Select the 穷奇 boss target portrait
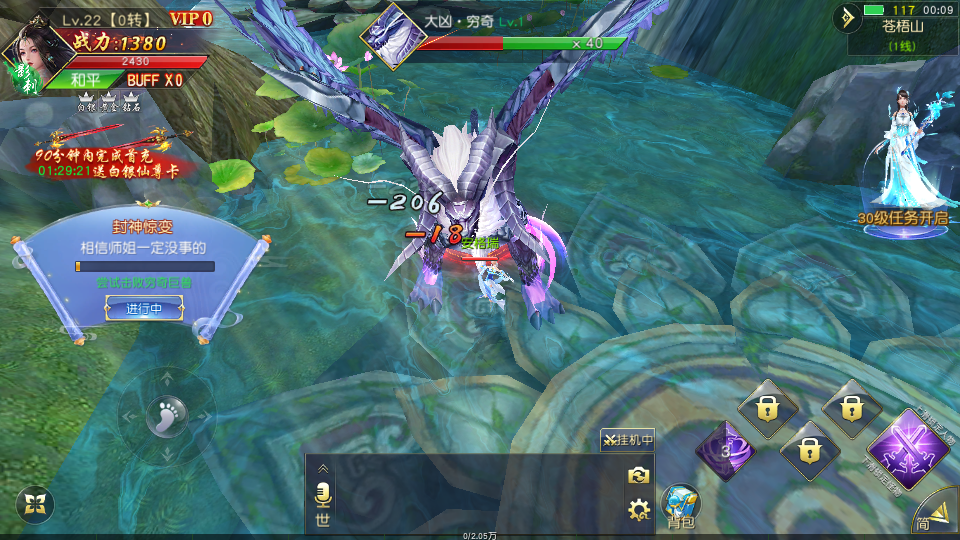Screen dimensions: 960x540 pyautogui.click(x=393, y=37)
